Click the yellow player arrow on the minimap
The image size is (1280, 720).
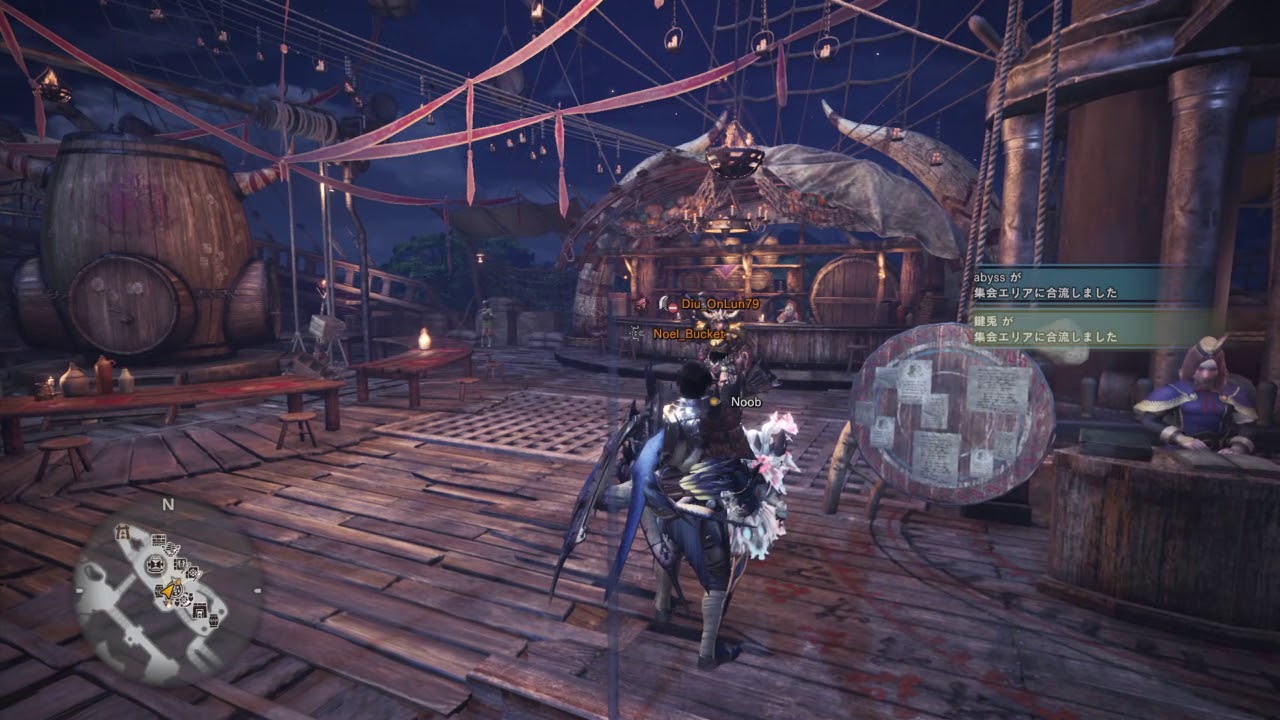pos(167,591)
